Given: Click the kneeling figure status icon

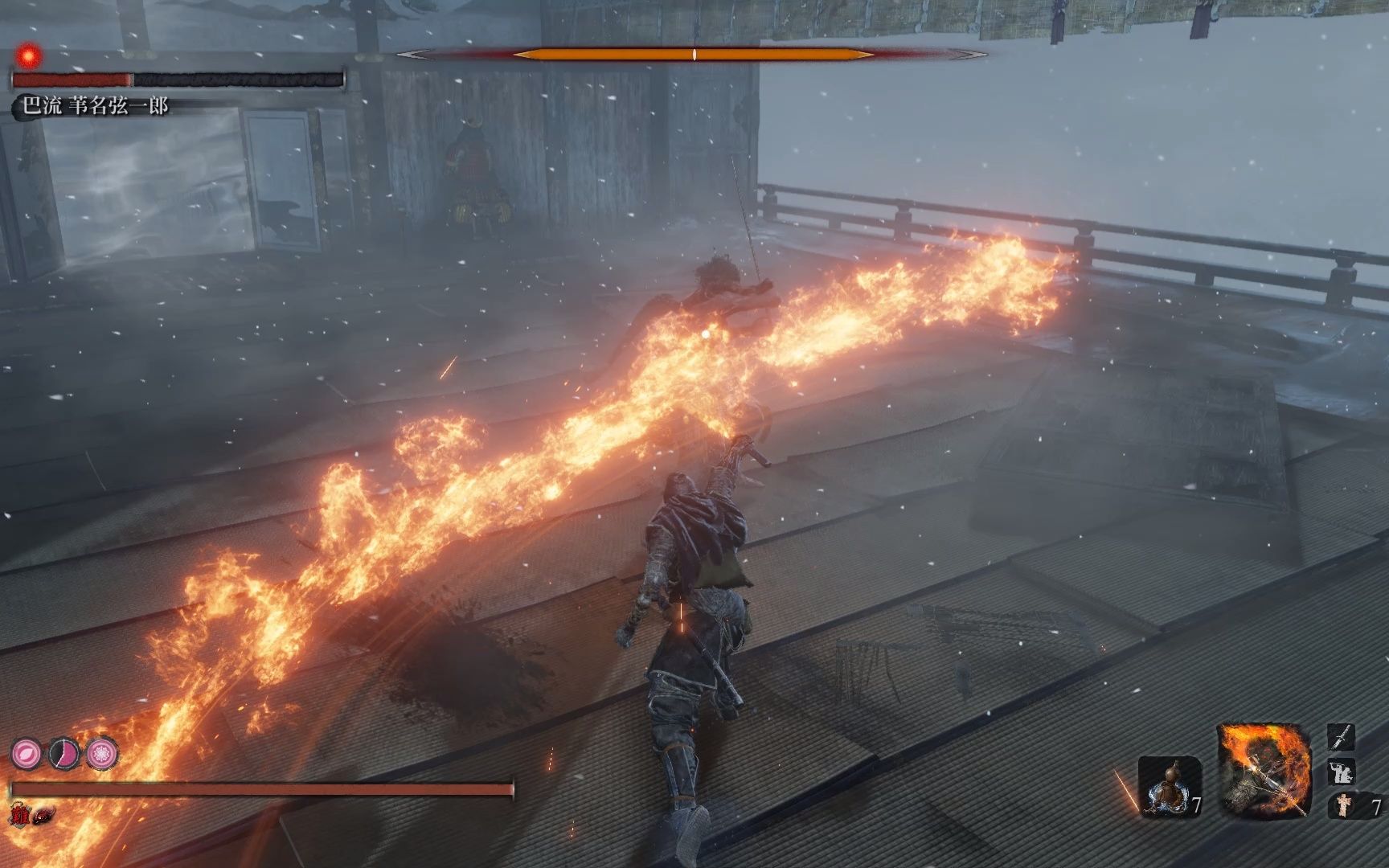Looking at the screenshot, I should 1342,773.
